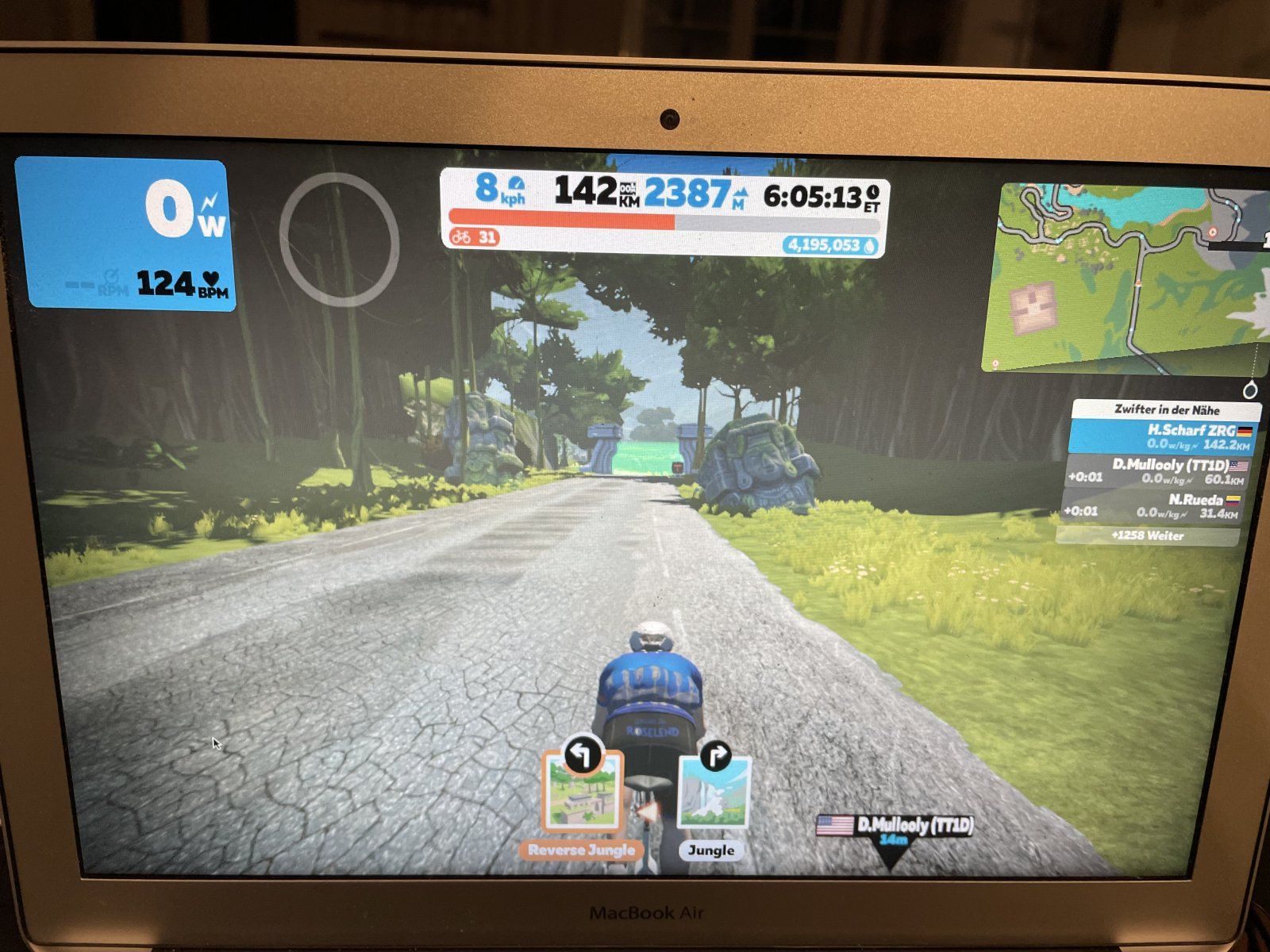Choose the Reverse Jungle turn option
This screenshot has height=952, width=1270.
pyautogui.click(x=582, y=793)
